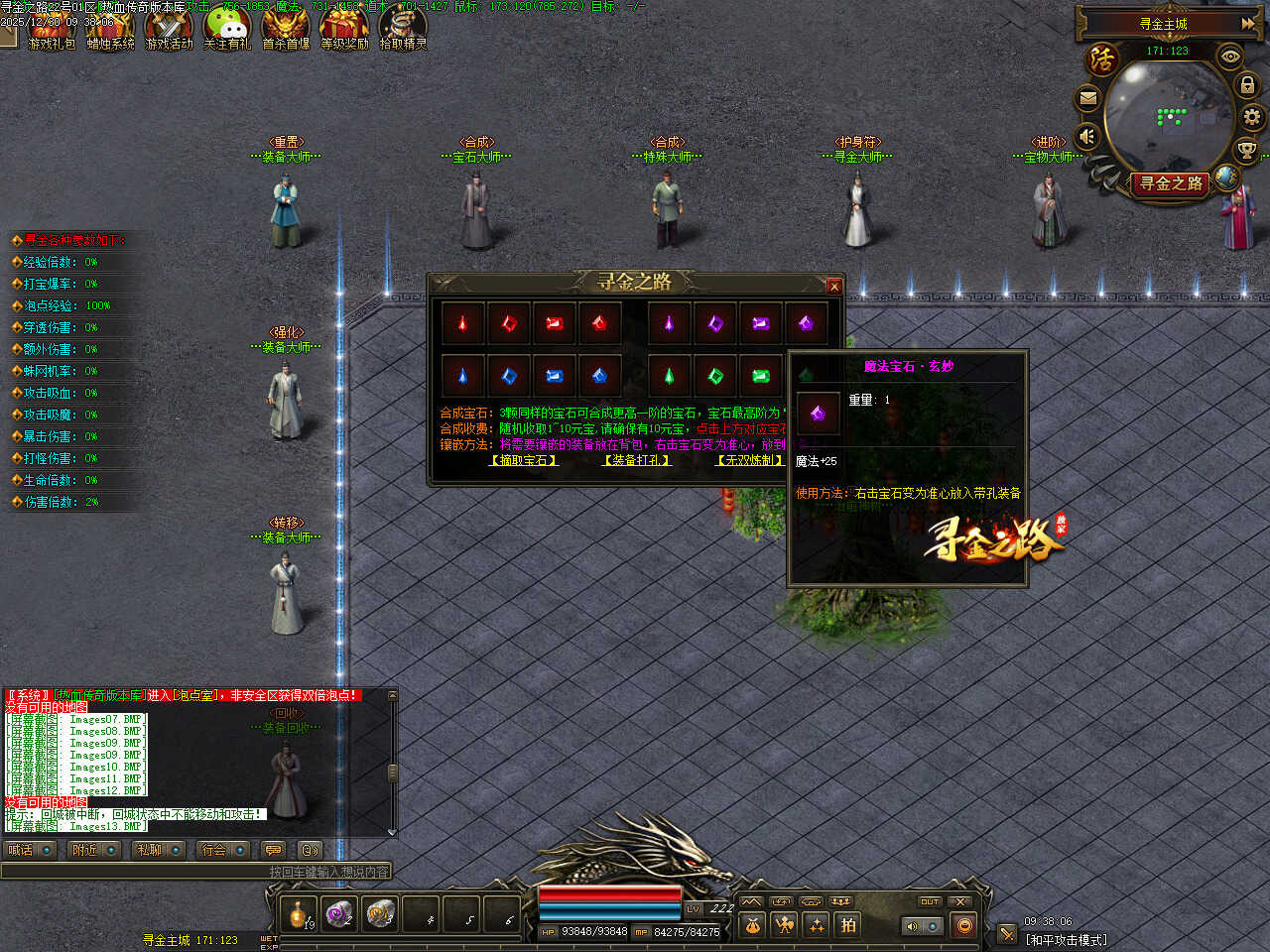Click the trophy icon beside the minimap

[1246, 151]
